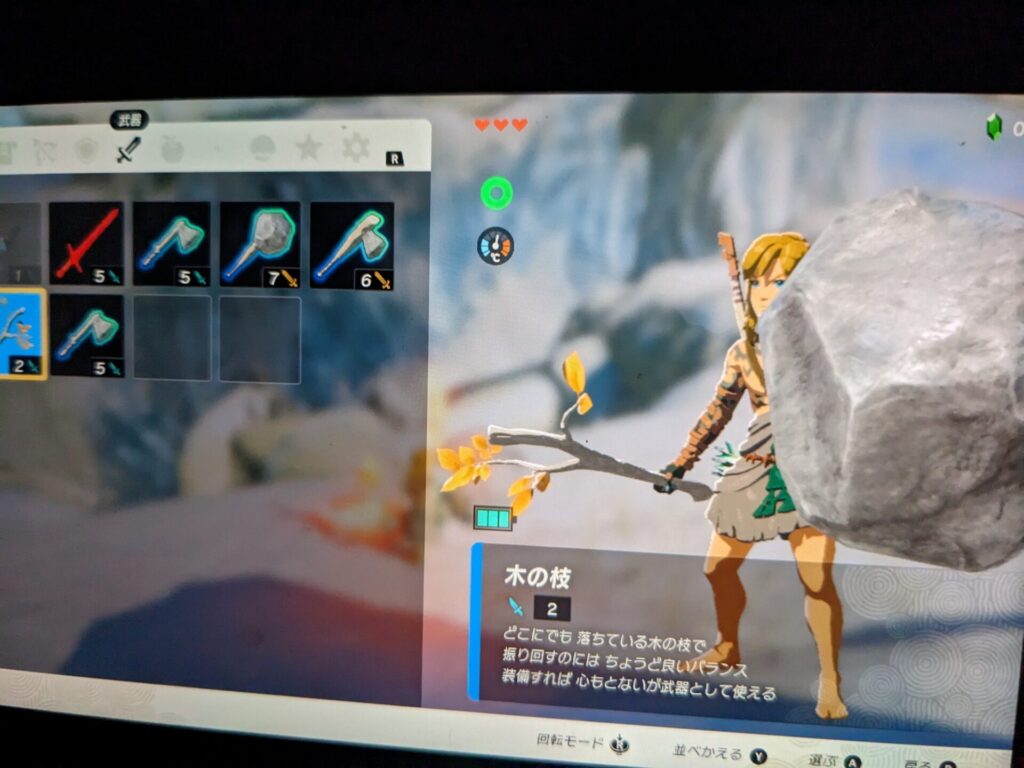Open the sword-icon weapons tab
The image size is (1024, 768).
[128, 150]
